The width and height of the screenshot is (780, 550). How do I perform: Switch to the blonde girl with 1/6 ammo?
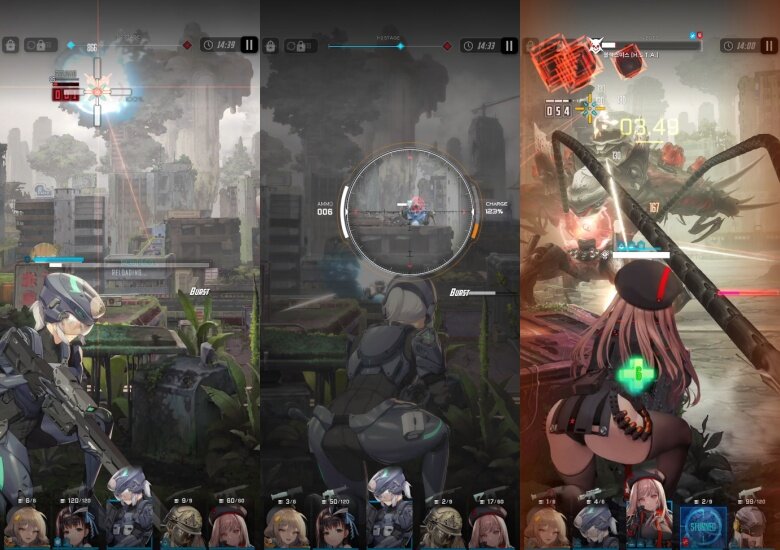click(x=546, y=524)
